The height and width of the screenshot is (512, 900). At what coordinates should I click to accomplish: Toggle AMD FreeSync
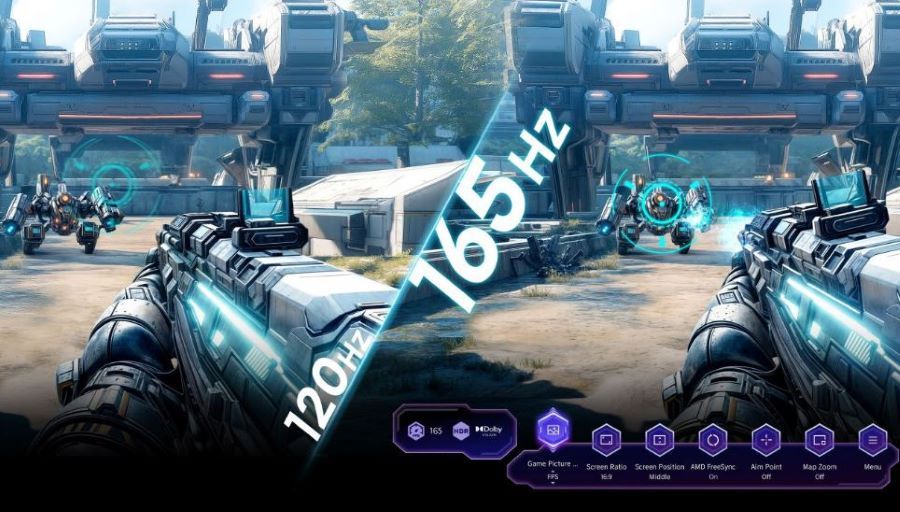(x=713, y=440)
